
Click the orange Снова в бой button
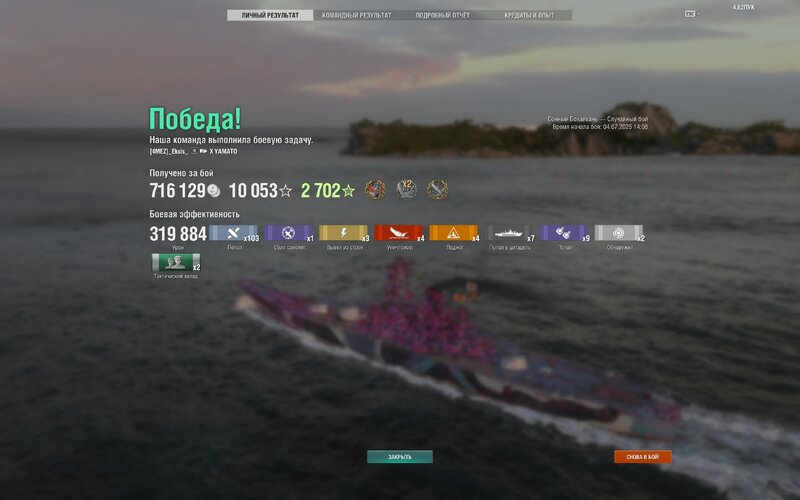pyautogui.click(x=643, y=457)
